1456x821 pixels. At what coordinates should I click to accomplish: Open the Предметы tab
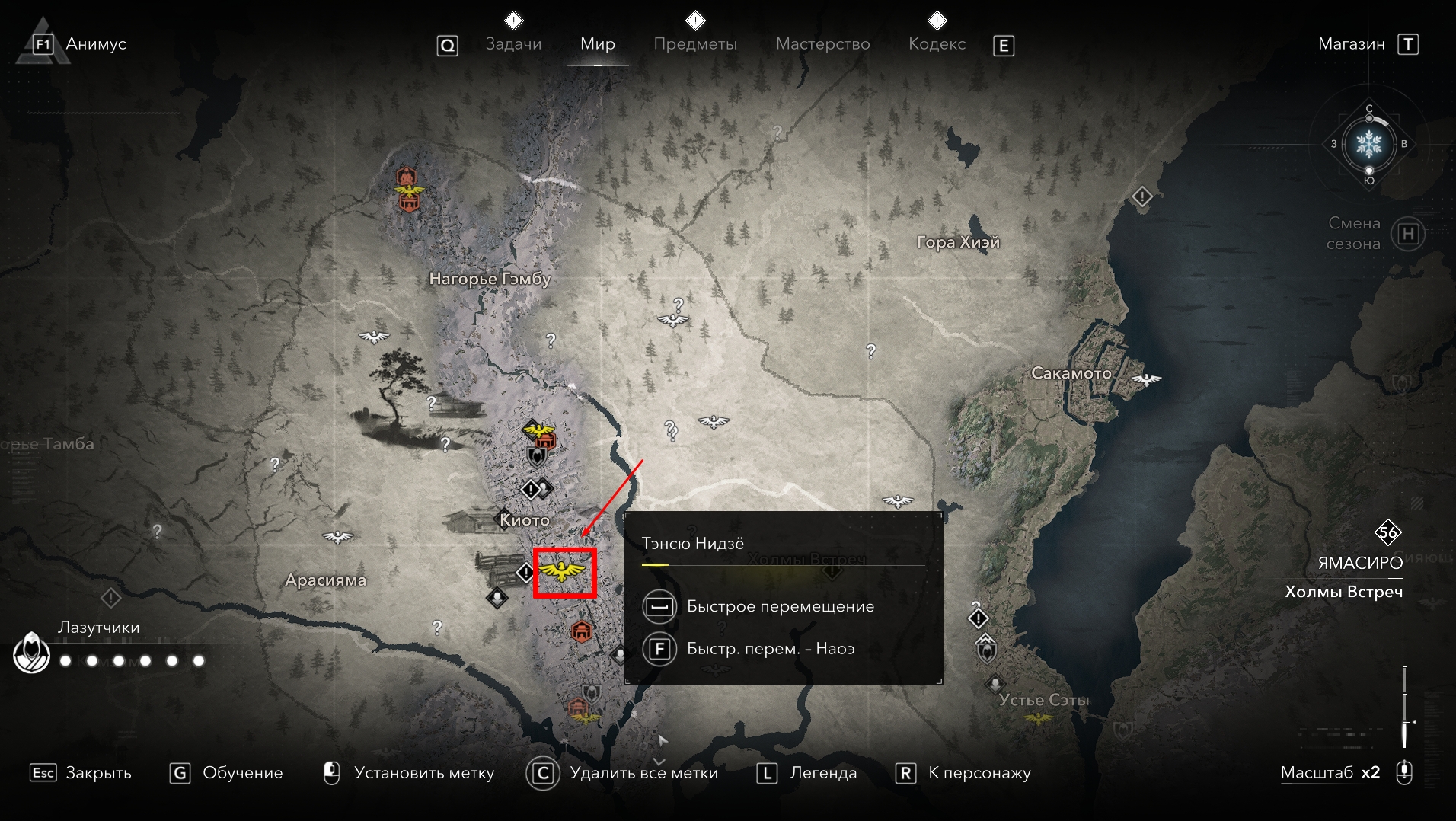point(694,44)
